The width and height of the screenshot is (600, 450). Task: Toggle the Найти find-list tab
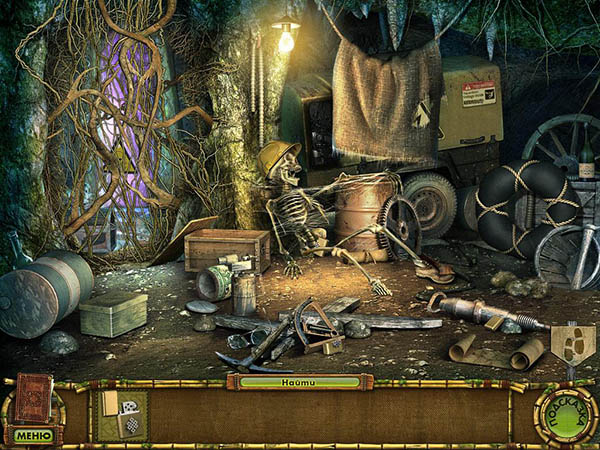pyautogui.click(x=299, y=382)
